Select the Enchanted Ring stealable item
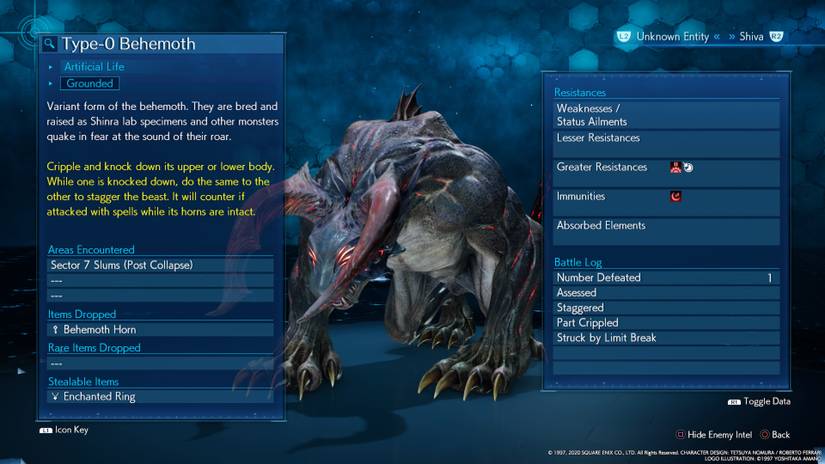 point(160,396)
